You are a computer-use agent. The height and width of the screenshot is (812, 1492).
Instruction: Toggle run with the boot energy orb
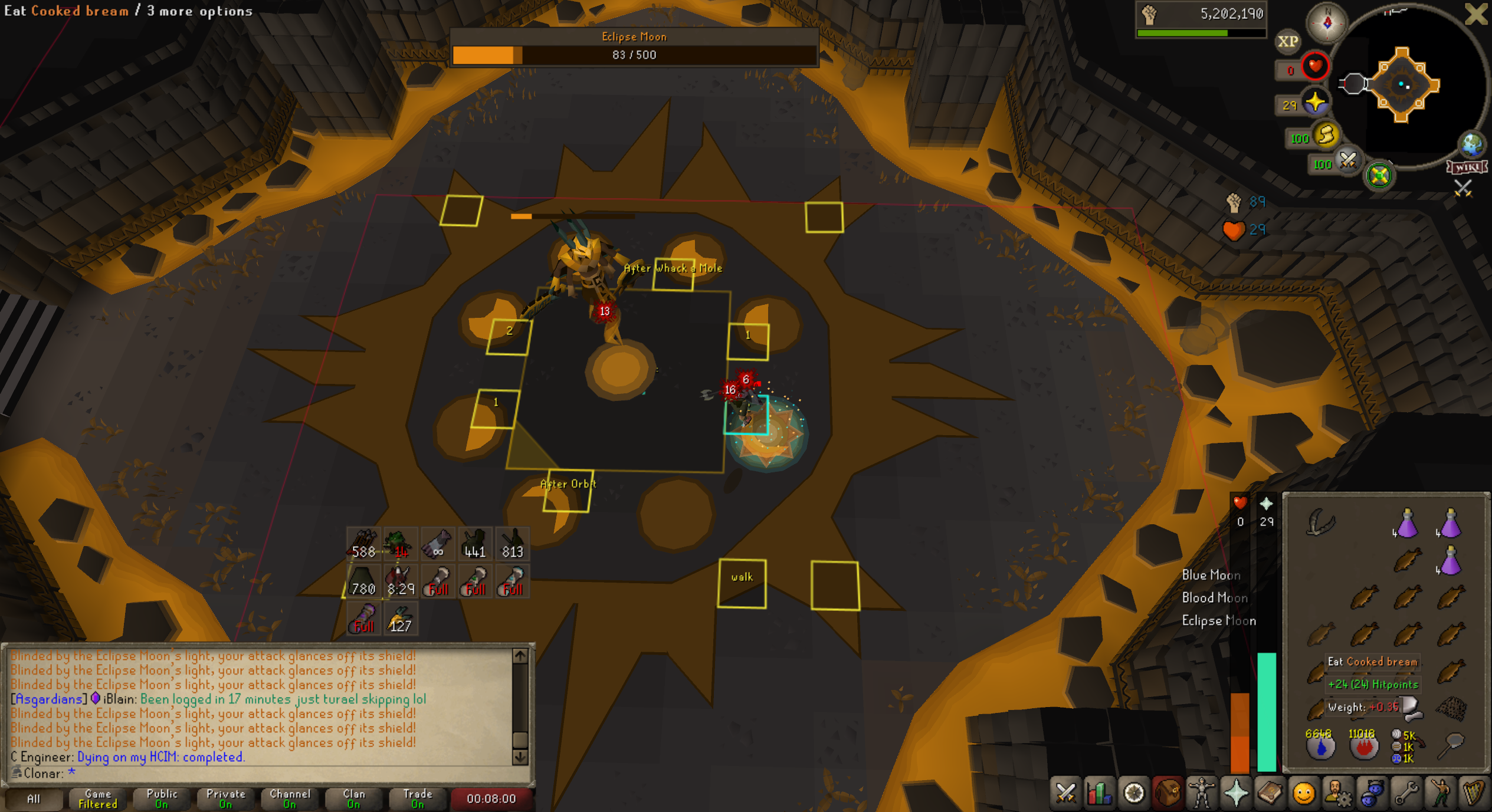pyautogui.click(x=1326, y=137)
